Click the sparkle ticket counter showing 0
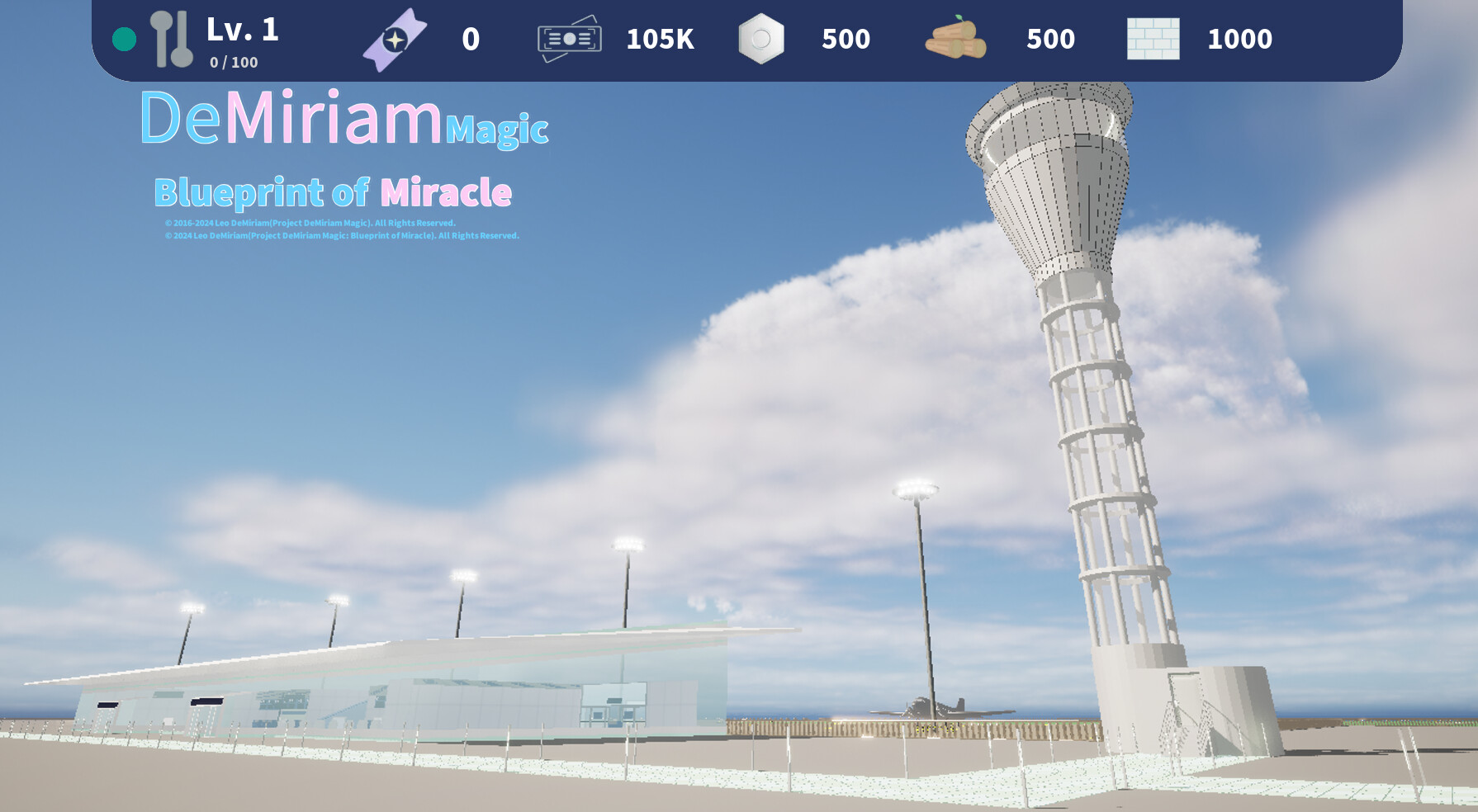Screen dimensions: 1478x812 click(469, 37)
